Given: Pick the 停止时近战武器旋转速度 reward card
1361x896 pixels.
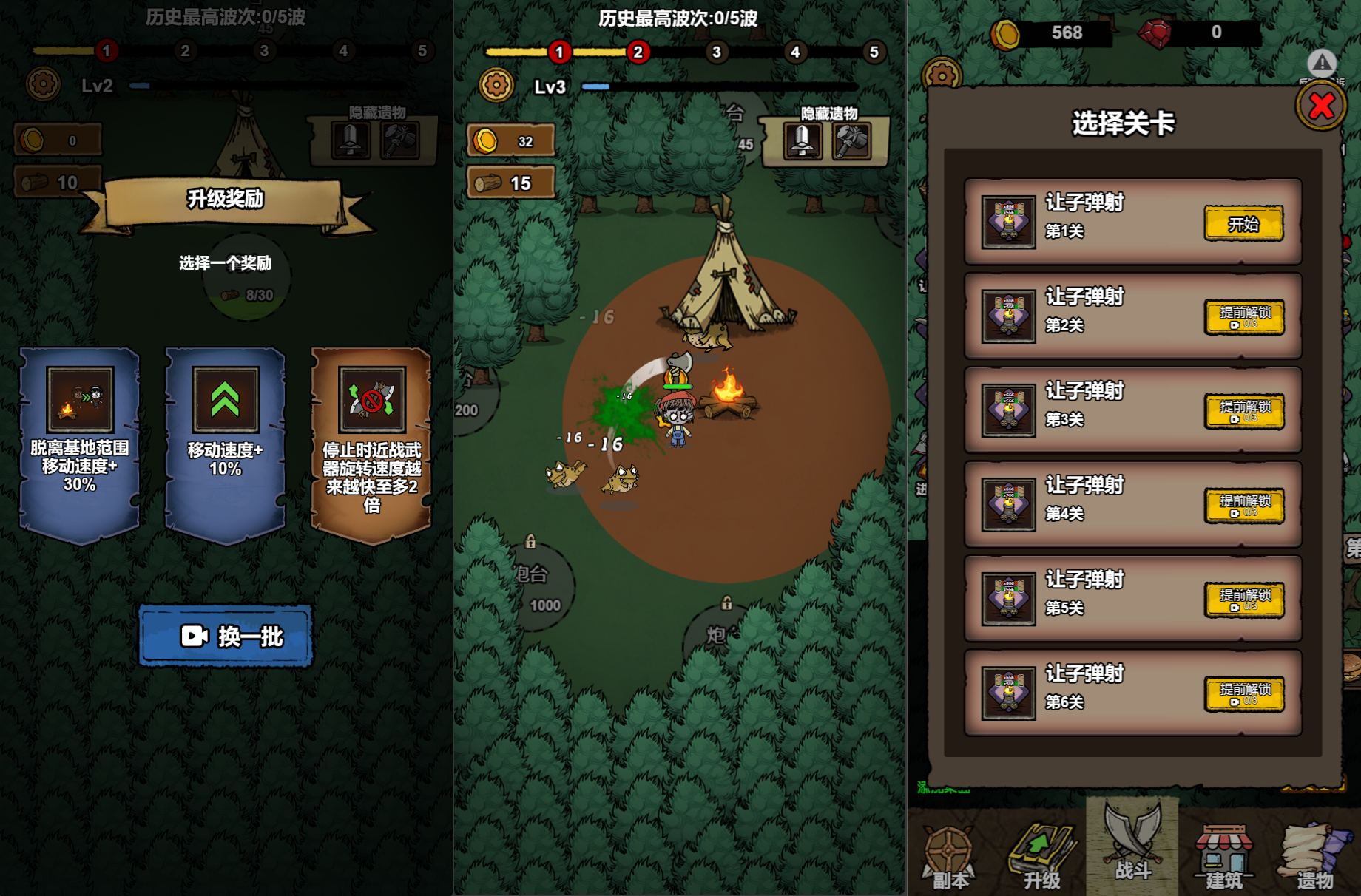Looking at the screenshot, I should click(x=371, y=444).
